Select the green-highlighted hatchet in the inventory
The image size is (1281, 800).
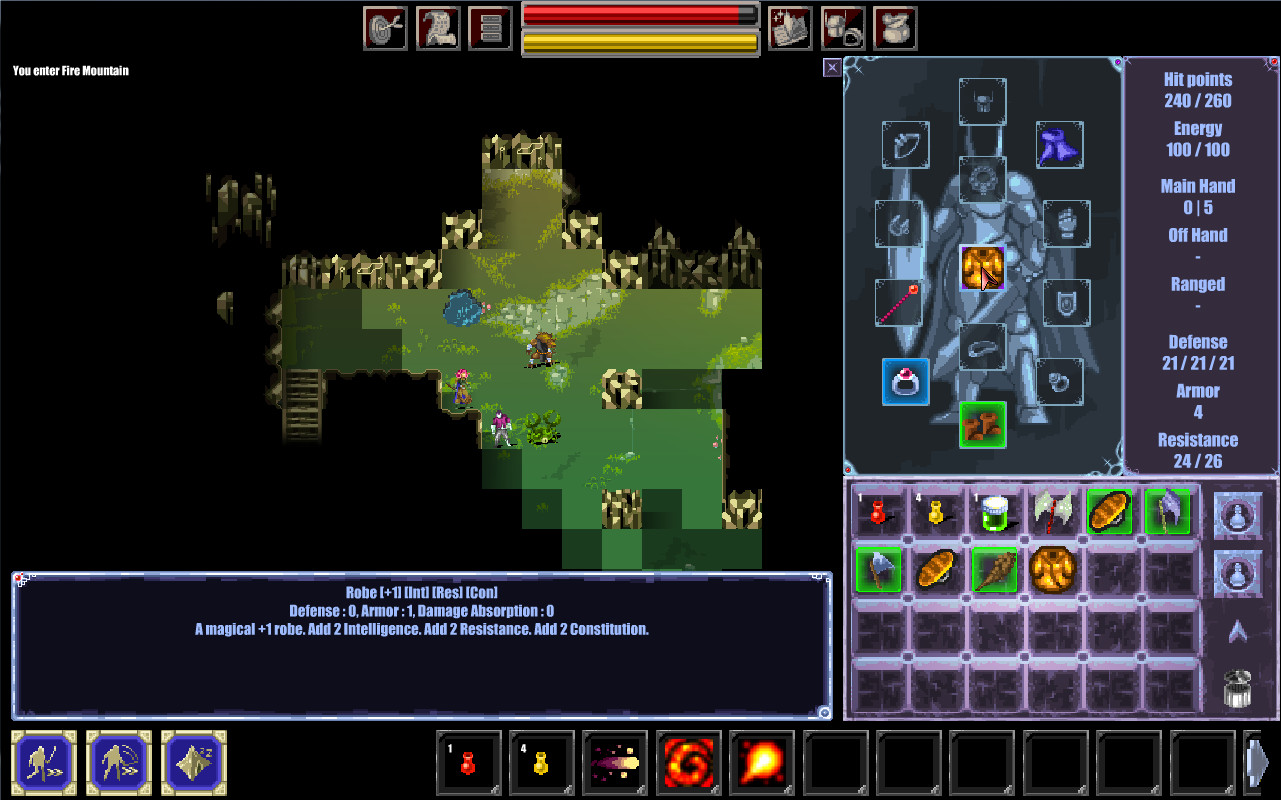[x=879, y=570]
